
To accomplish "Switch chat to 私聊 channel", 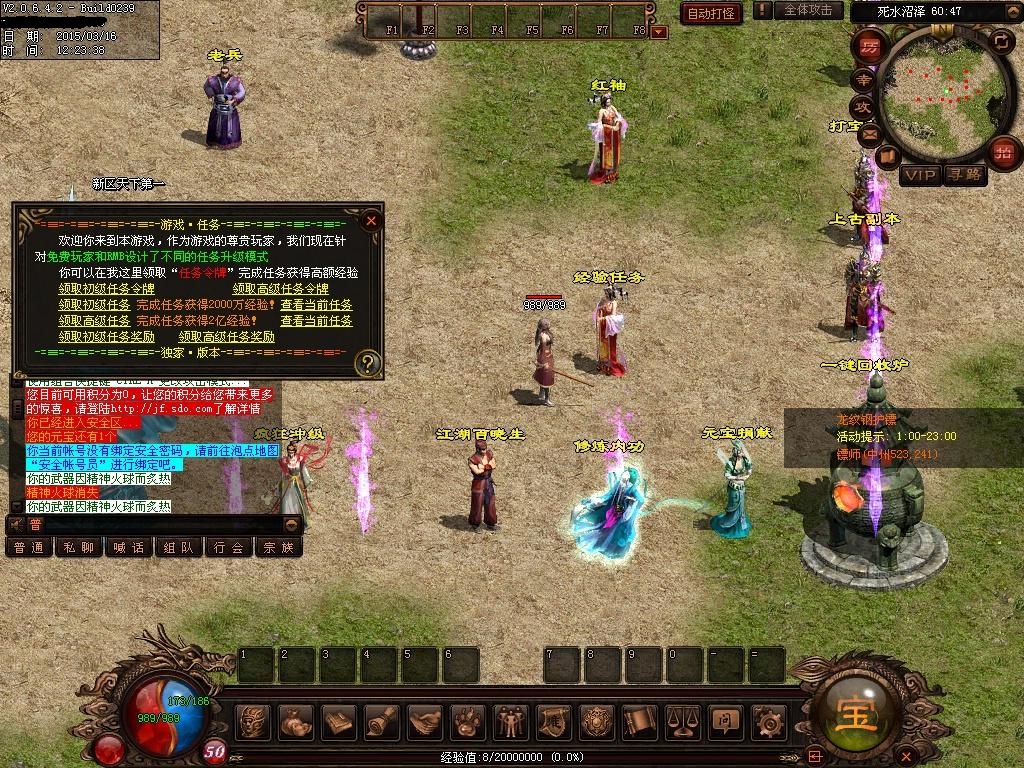I will 79,547.
